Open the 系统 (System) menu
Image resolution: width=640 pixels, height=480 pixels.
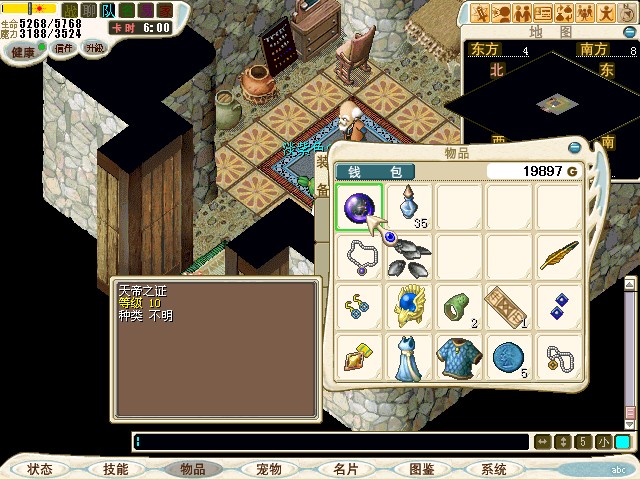(x=493, y=469)
